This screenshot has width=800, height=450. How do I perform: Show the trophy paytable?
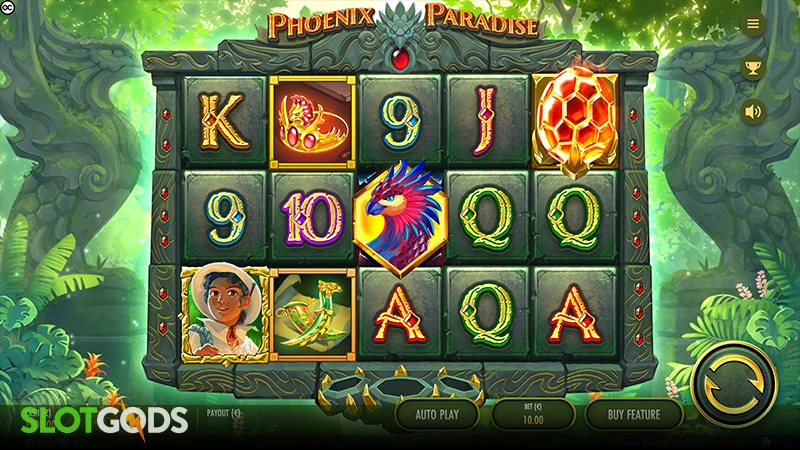[753, 68]
